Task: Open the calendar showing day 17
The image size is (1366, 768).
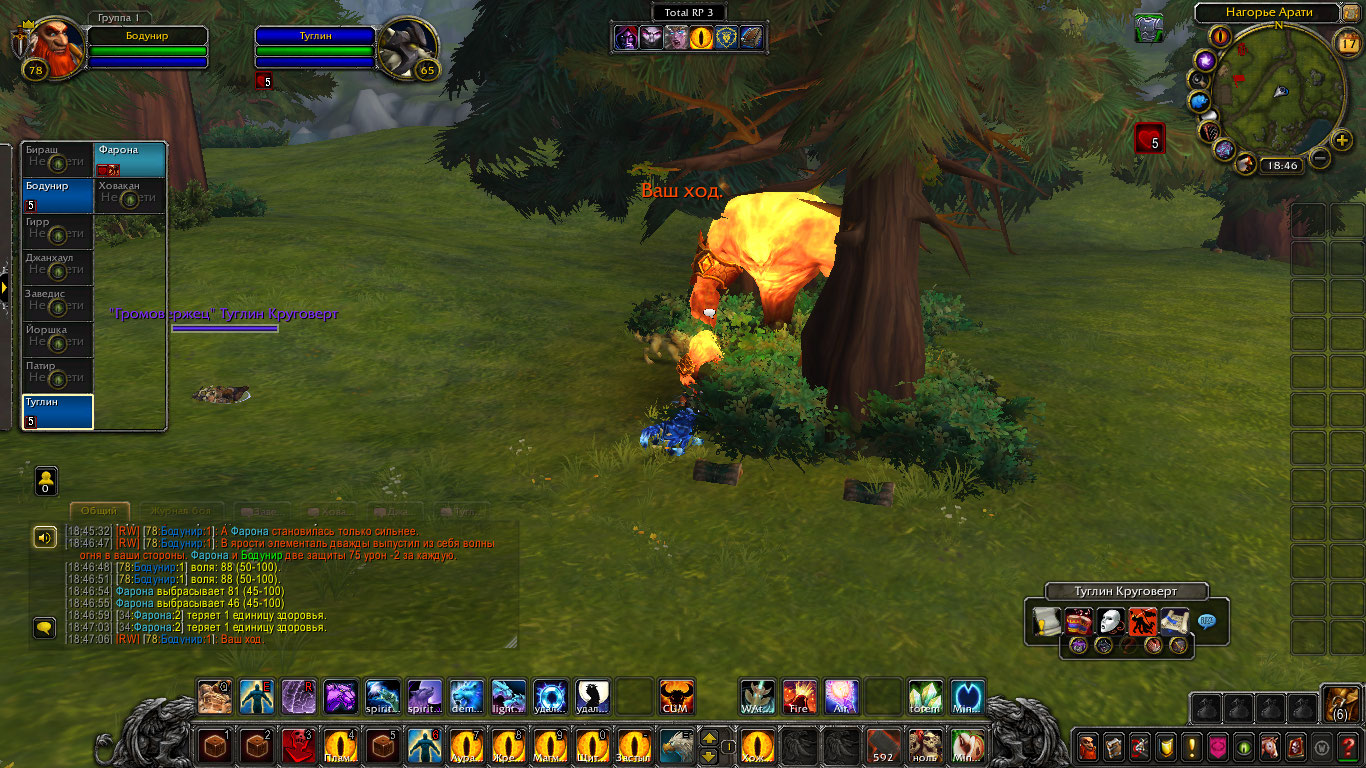Action: [x=1349, y=42]
